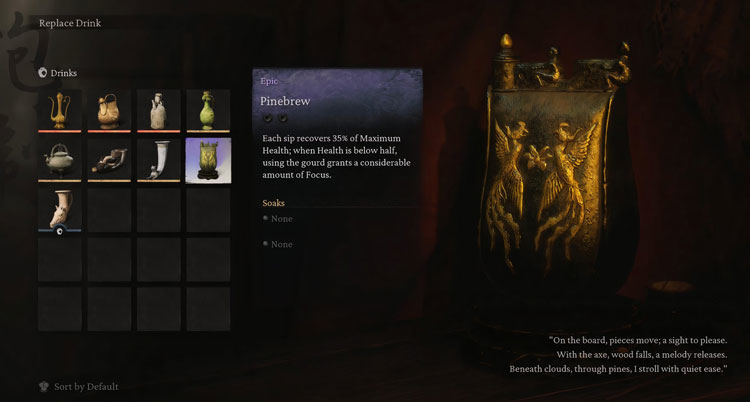Select the second Soaks slot

(281, 244)
